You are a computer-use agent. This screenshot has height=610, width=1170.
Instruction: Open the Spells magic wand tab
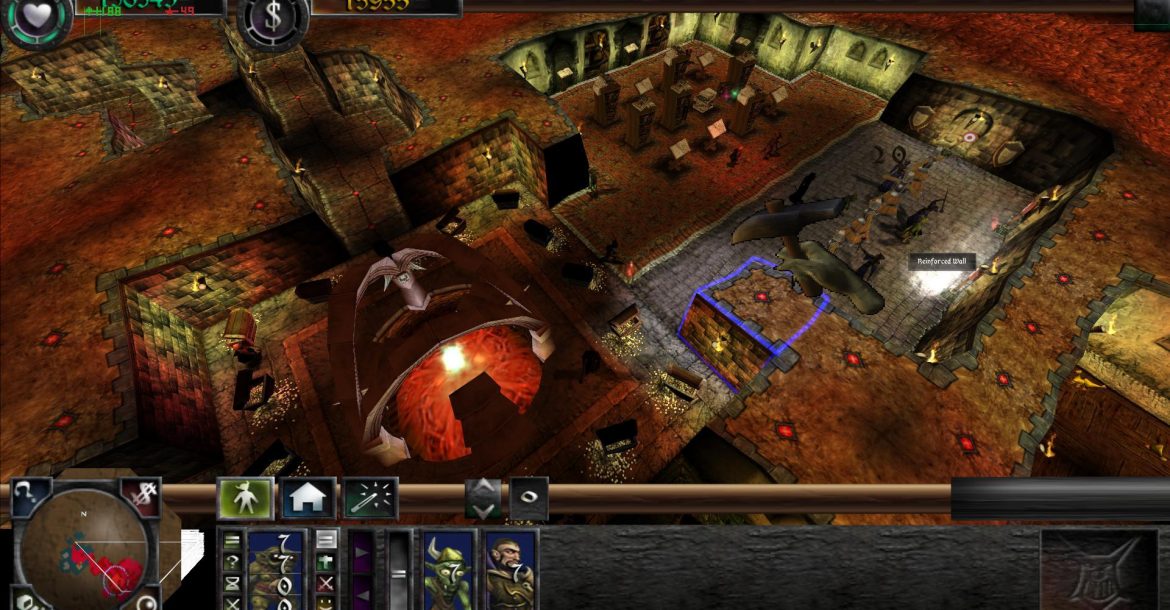point(370,498)
